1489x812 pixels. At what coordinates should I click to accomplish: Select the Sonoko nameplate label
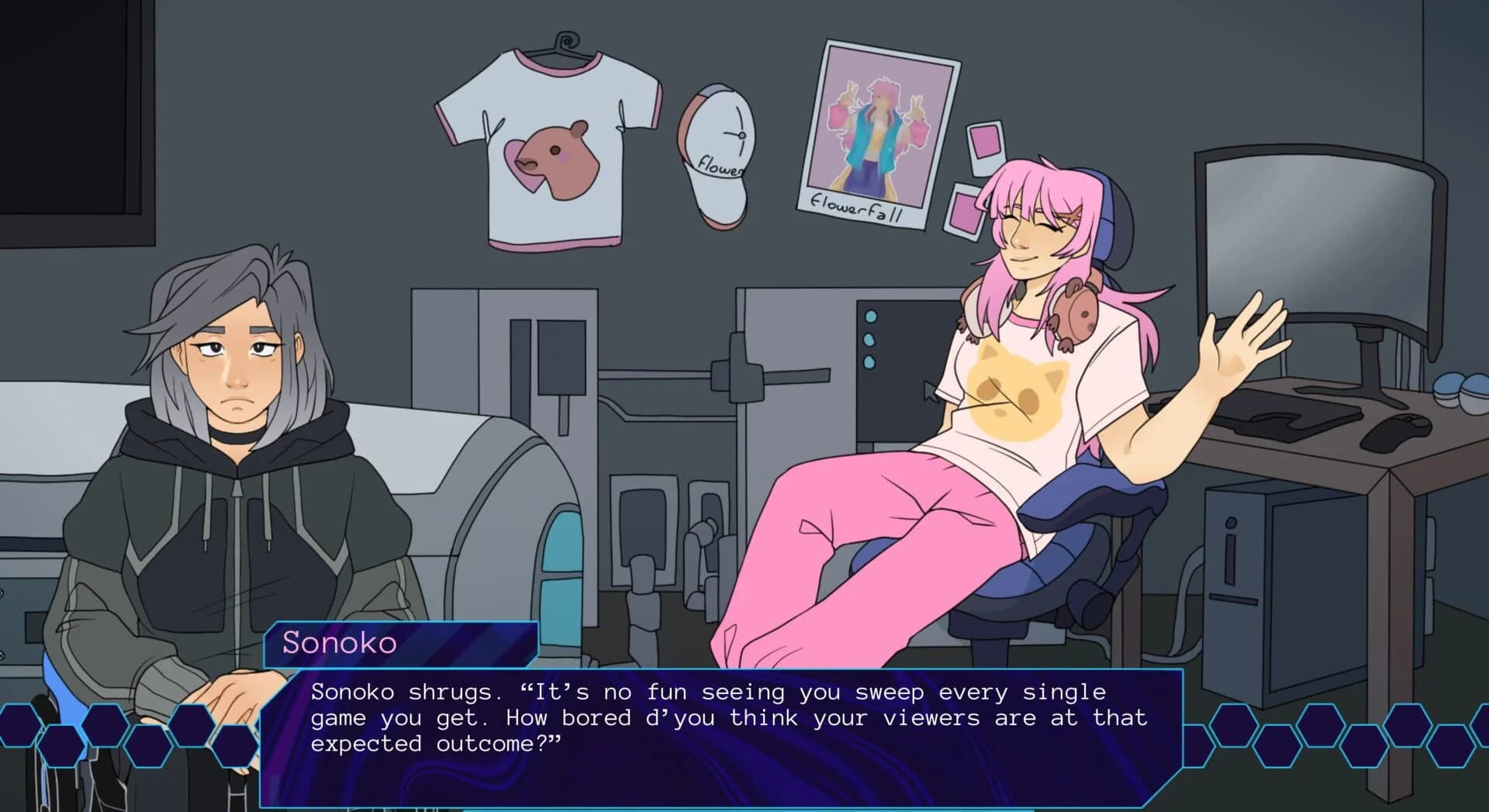pyautogui.click(x=337, y=643)
